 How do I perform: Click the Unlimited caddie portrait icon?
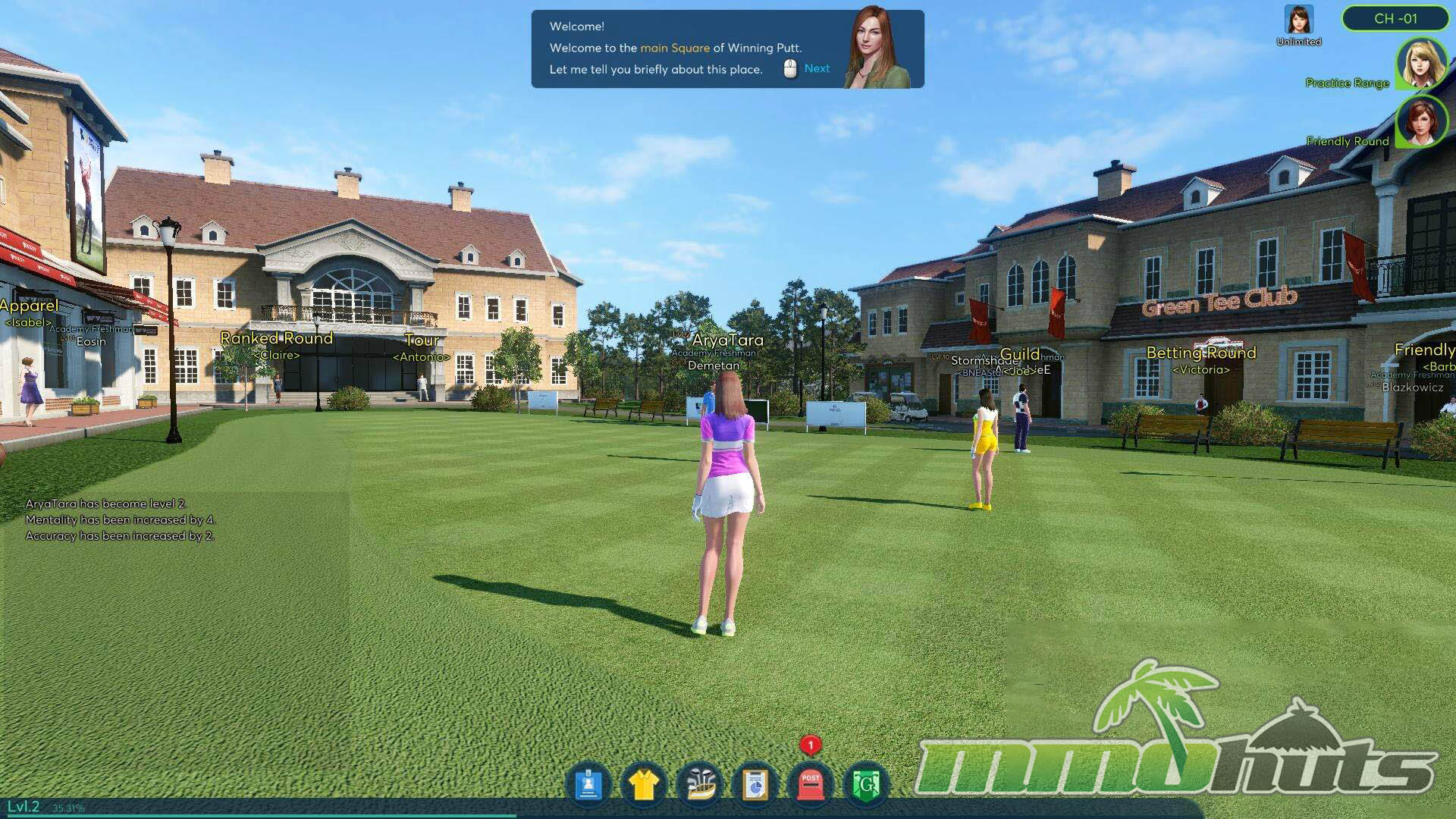1298,20
